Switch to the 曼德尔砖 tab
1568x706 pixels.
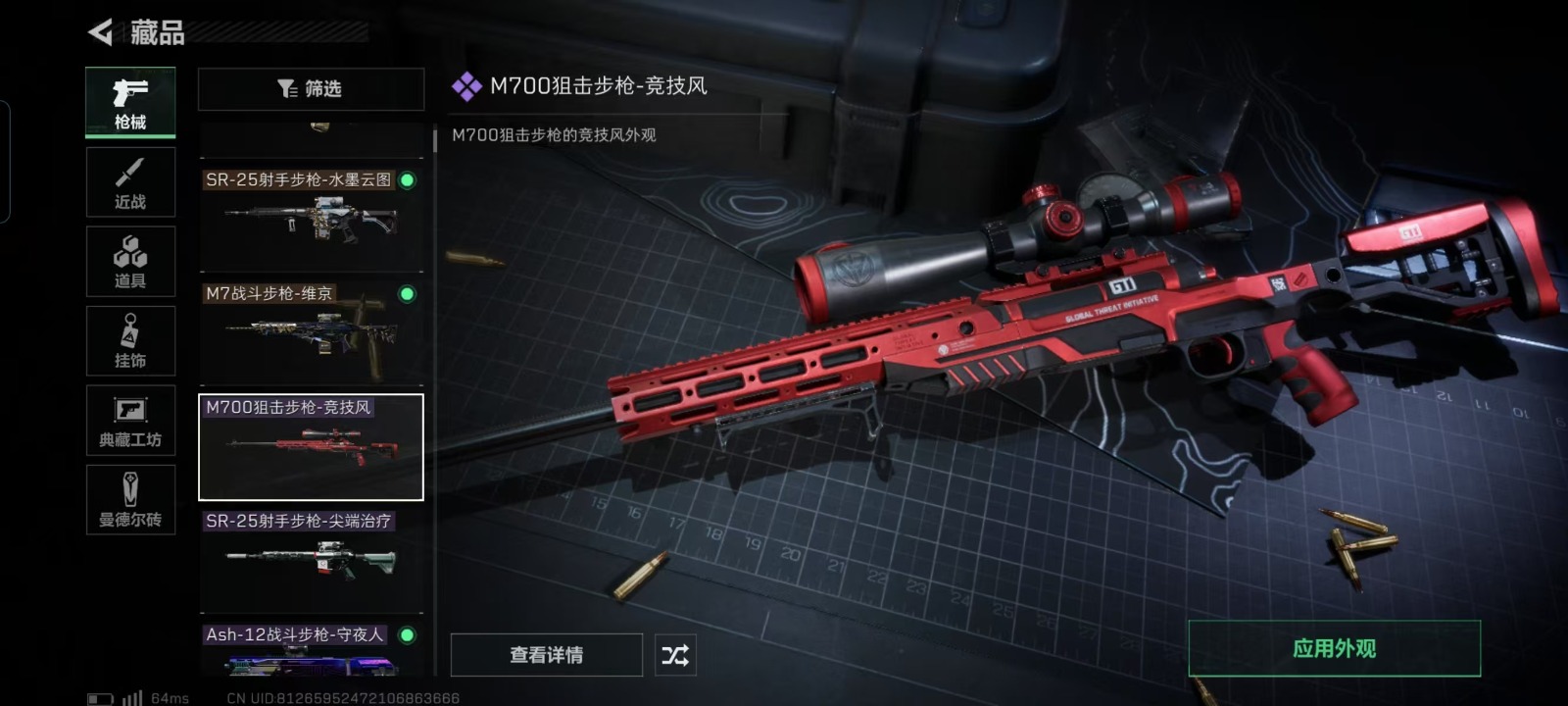pos(130,500)
